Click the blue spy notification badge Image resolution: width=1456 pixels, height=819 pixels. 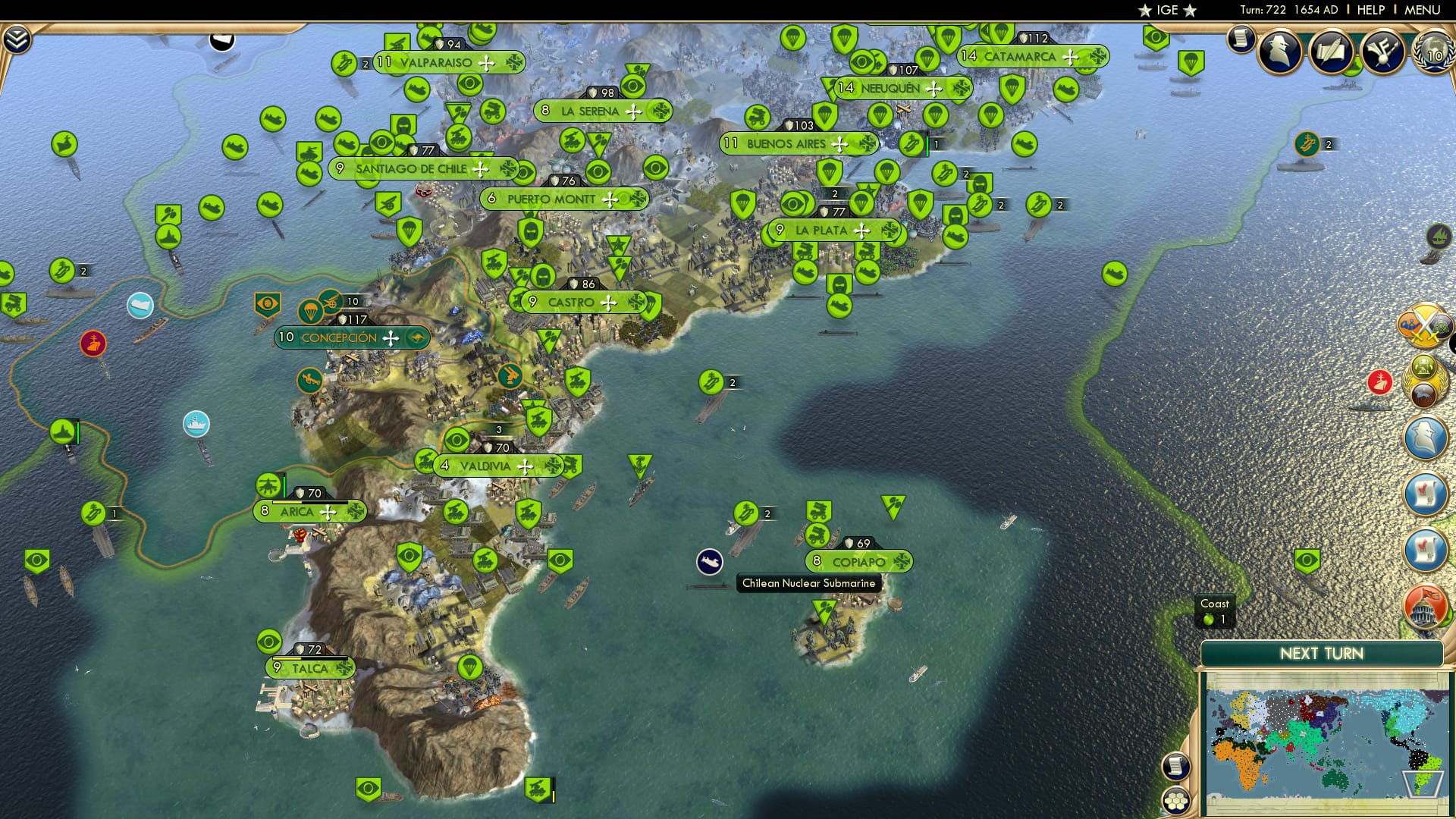coord(1423,438)
